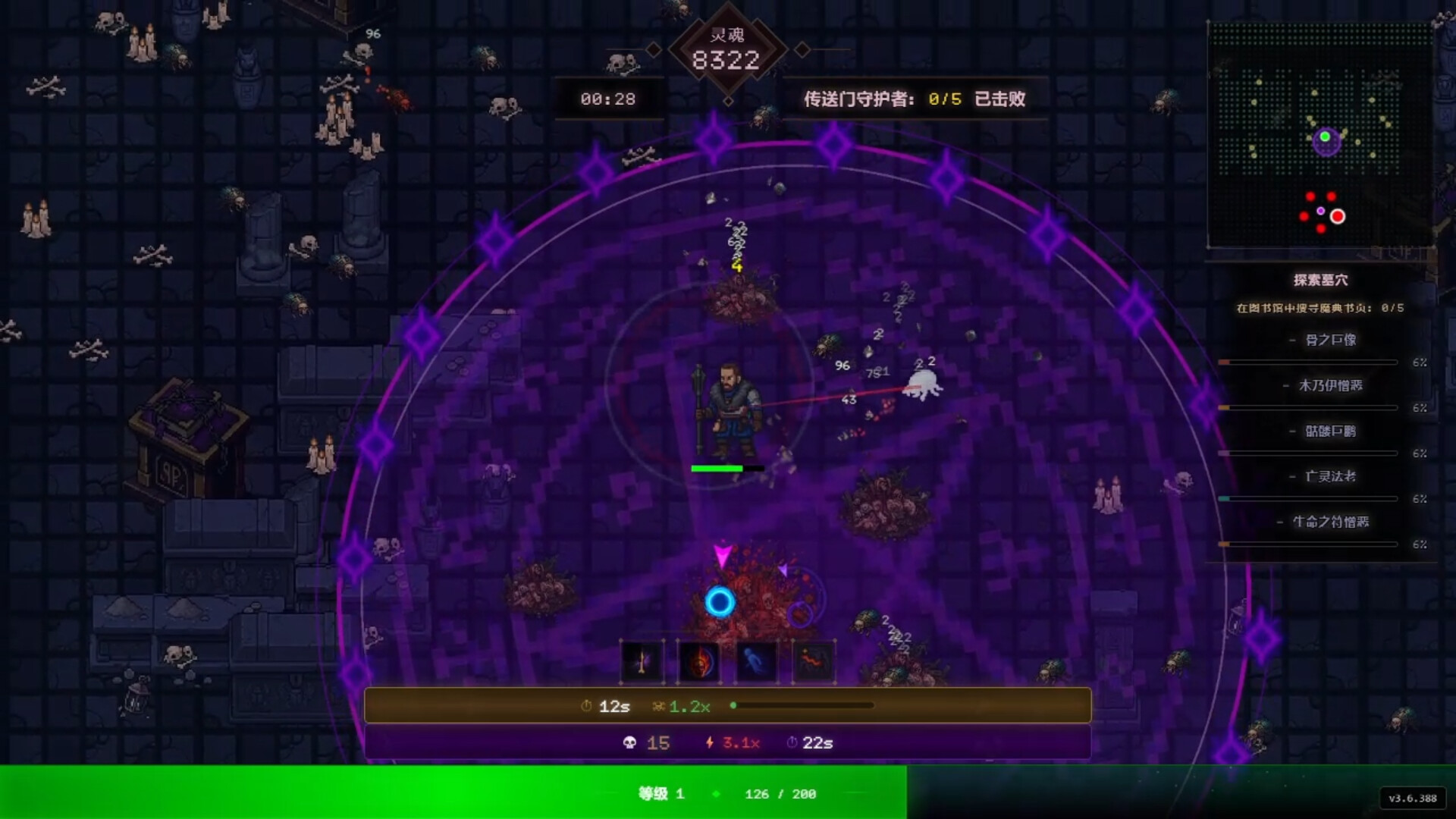Select the flaming skull ability icon
Viewport: 1456px width, 819px height.
coord(698,660)
